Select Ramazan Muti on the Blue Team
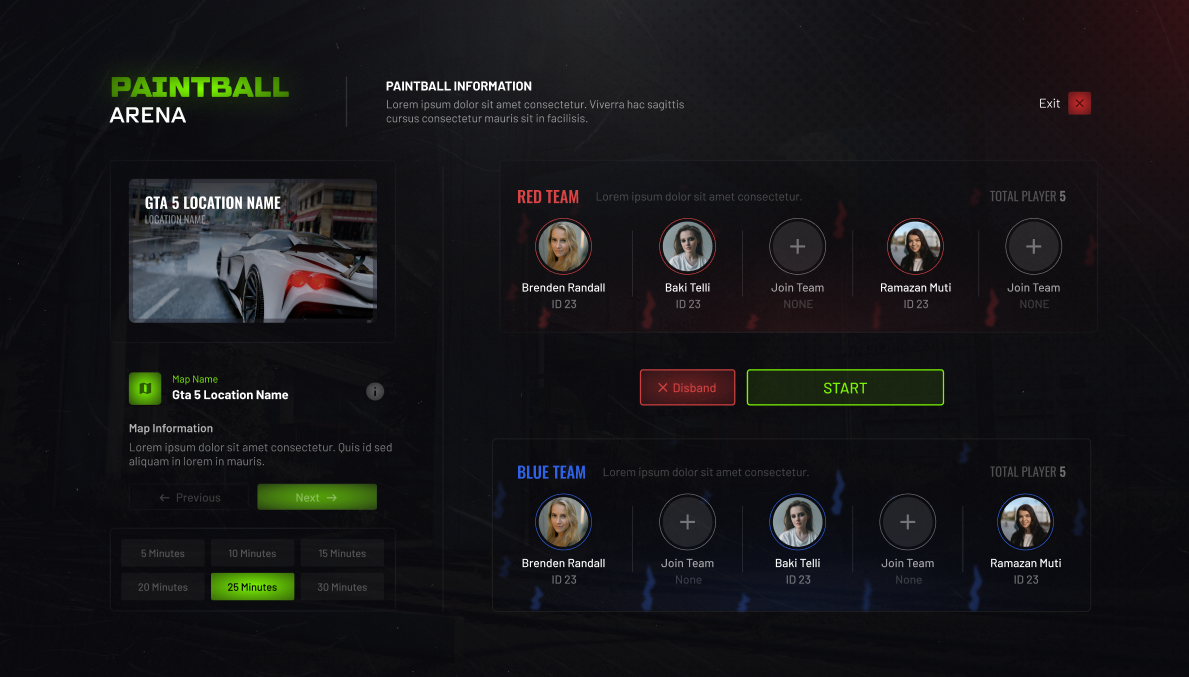The width and height of the screenshot is (1189, 677). (1025, 523)
